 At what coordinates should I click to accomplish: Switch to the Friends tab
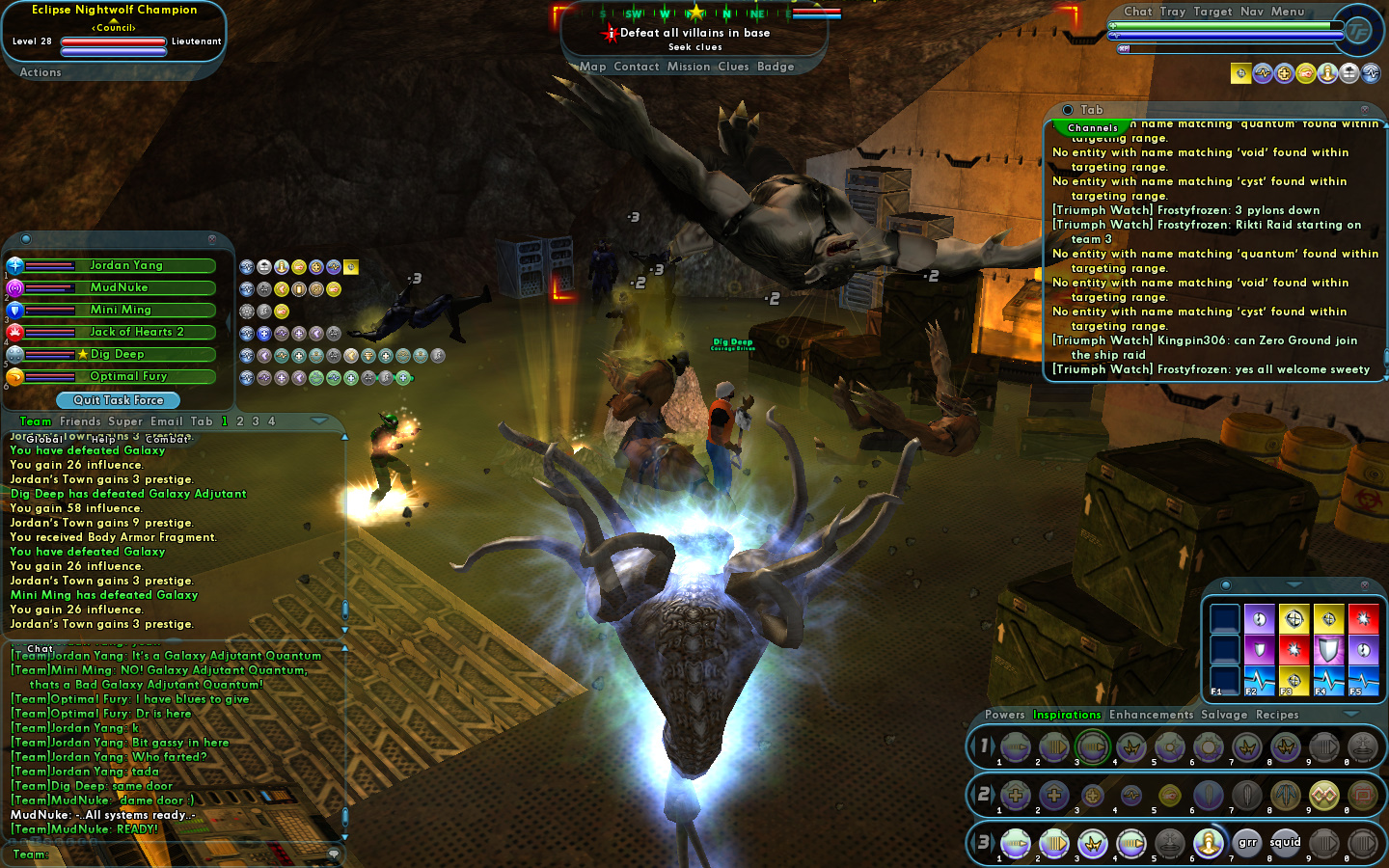click(x=80, y=421)
